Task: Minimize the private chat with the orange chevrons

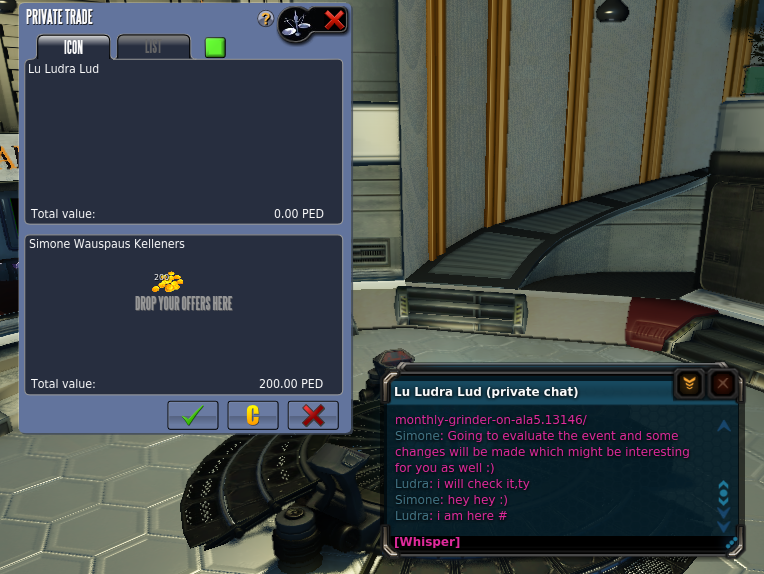Action: tap(689, 383)
